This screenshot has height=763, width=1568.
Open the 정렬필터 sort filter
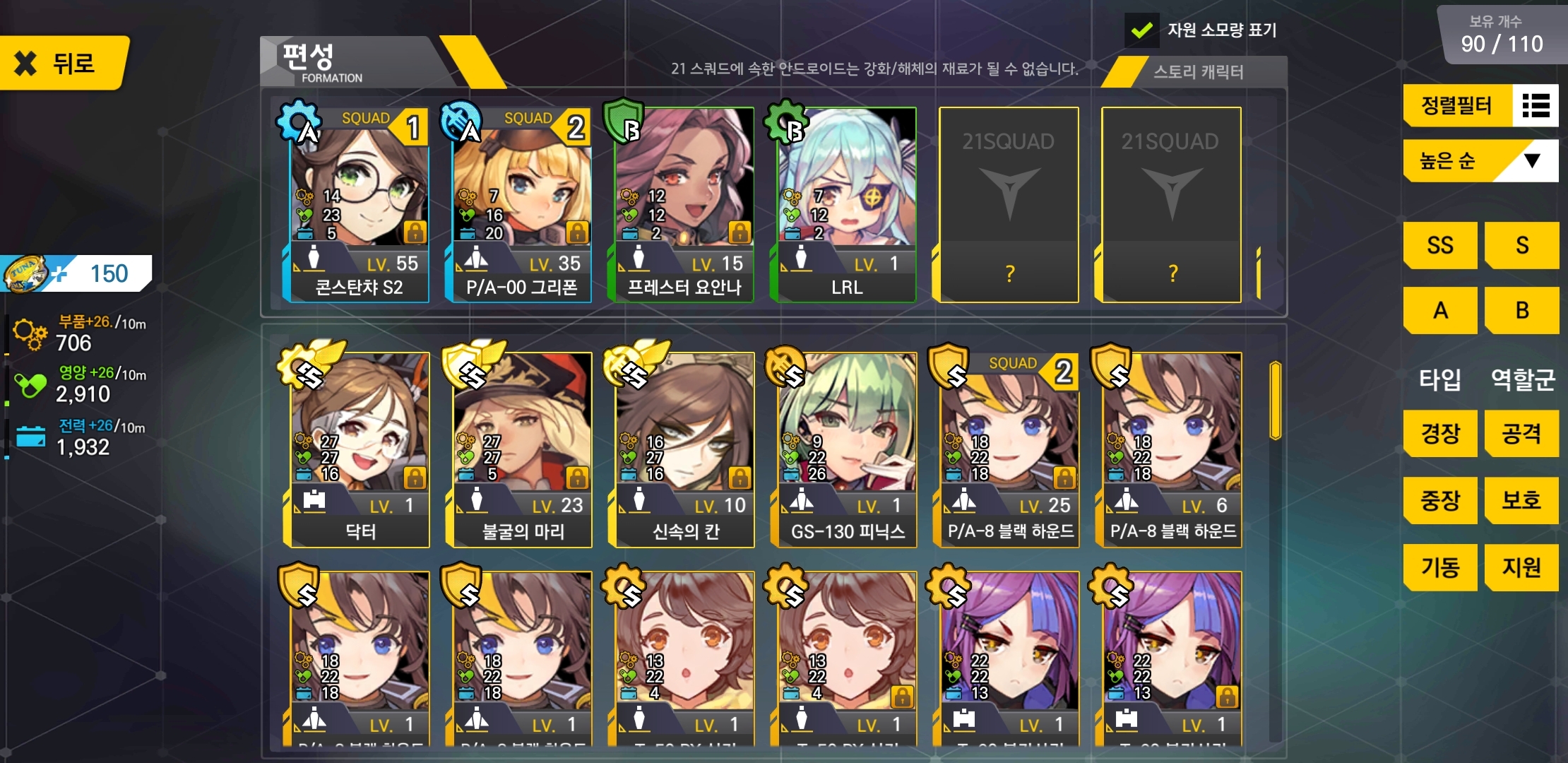tap(1480, 106)
